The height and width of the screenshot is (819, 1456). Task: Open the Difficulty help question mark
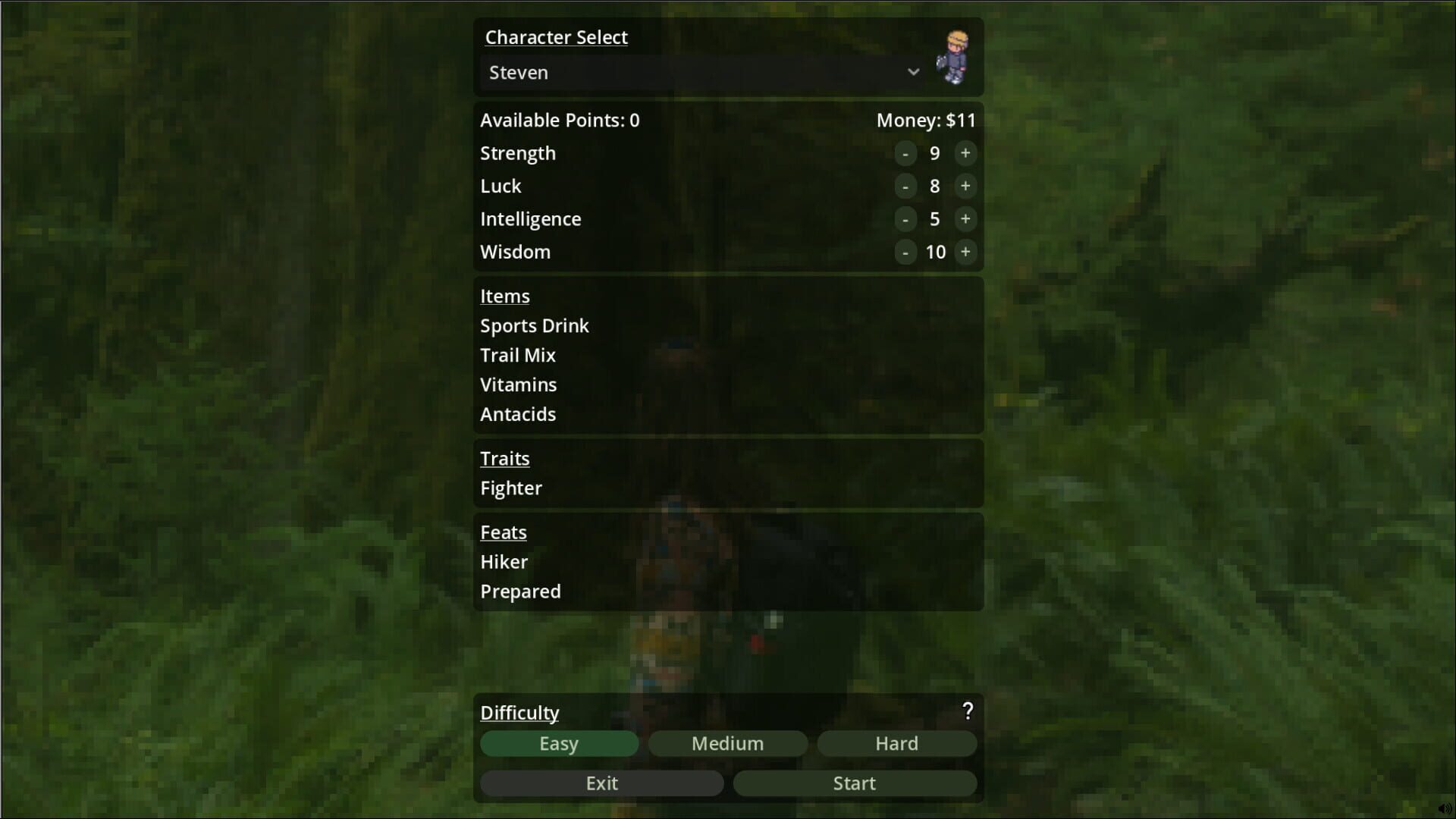[x=968, y=711]
